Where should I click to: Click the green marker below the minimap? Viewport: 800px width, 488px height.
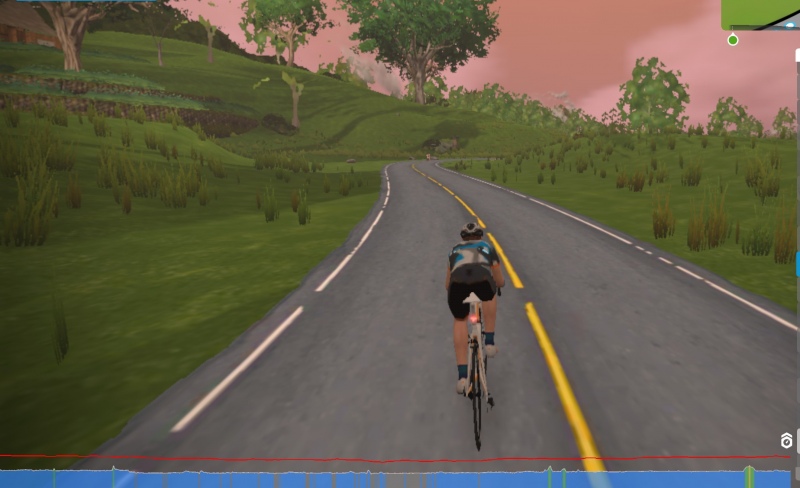coord(733,40)
